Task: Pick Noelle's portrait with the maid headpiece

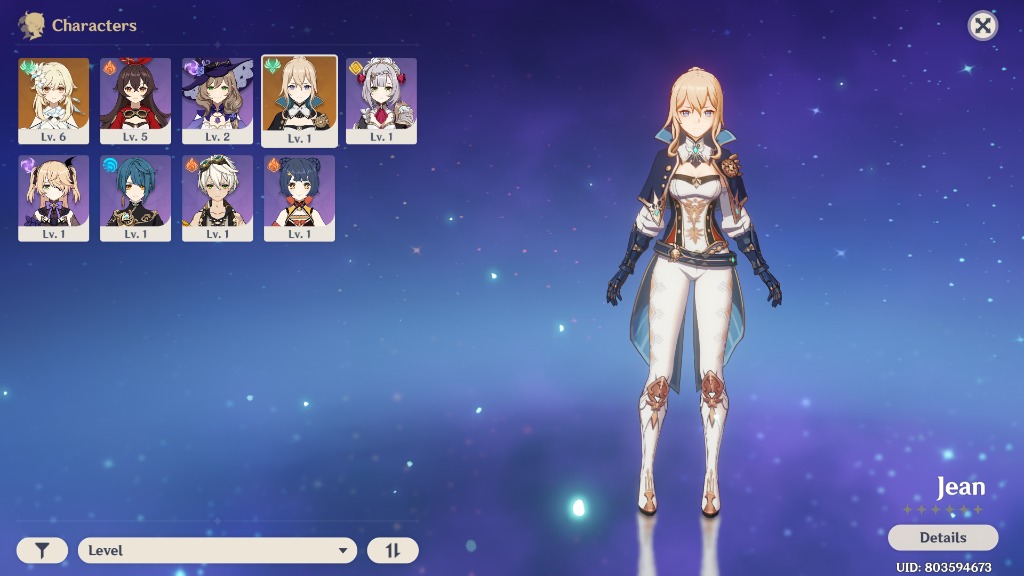Action: [381, 100]
